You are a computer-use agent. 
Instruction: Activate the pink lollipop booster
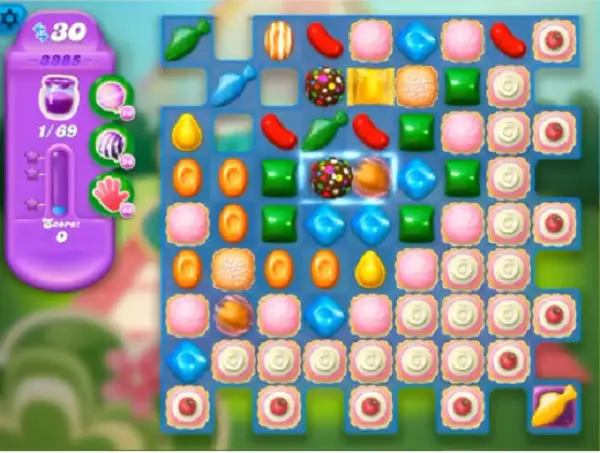[110, 97]
